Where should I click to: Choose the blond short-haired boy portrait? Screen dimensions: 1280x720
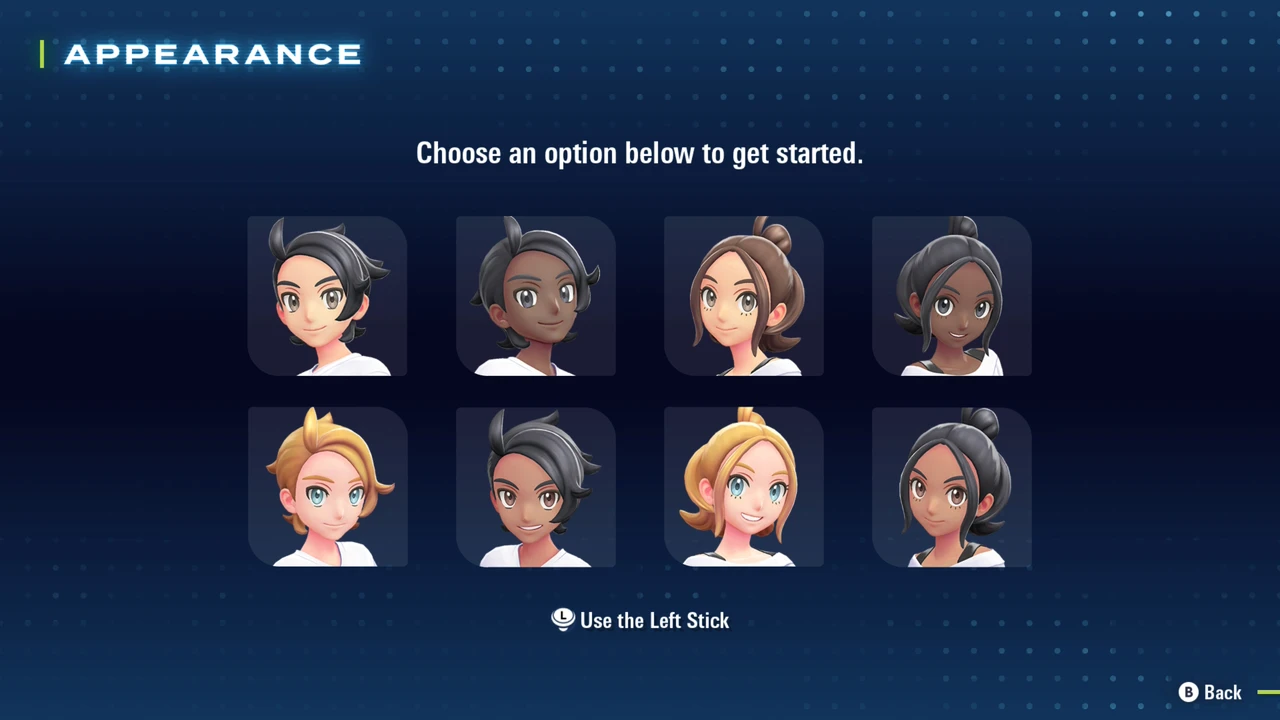tap(327, 487)
